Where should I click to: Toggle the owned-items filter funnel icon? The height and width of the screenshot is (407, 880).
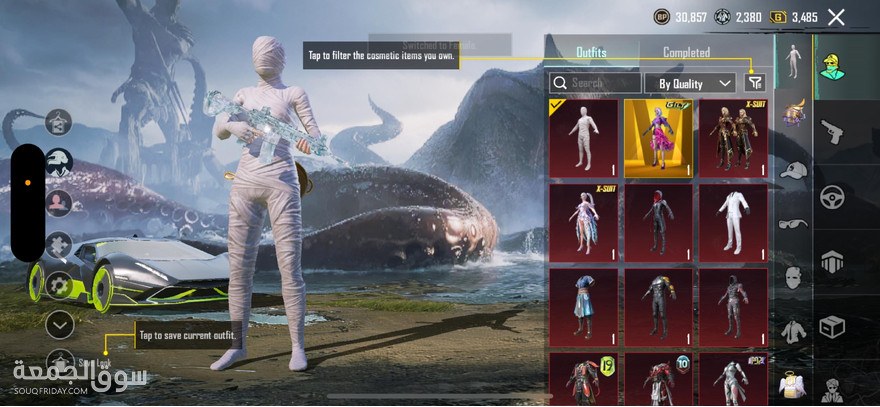point(755,83)
